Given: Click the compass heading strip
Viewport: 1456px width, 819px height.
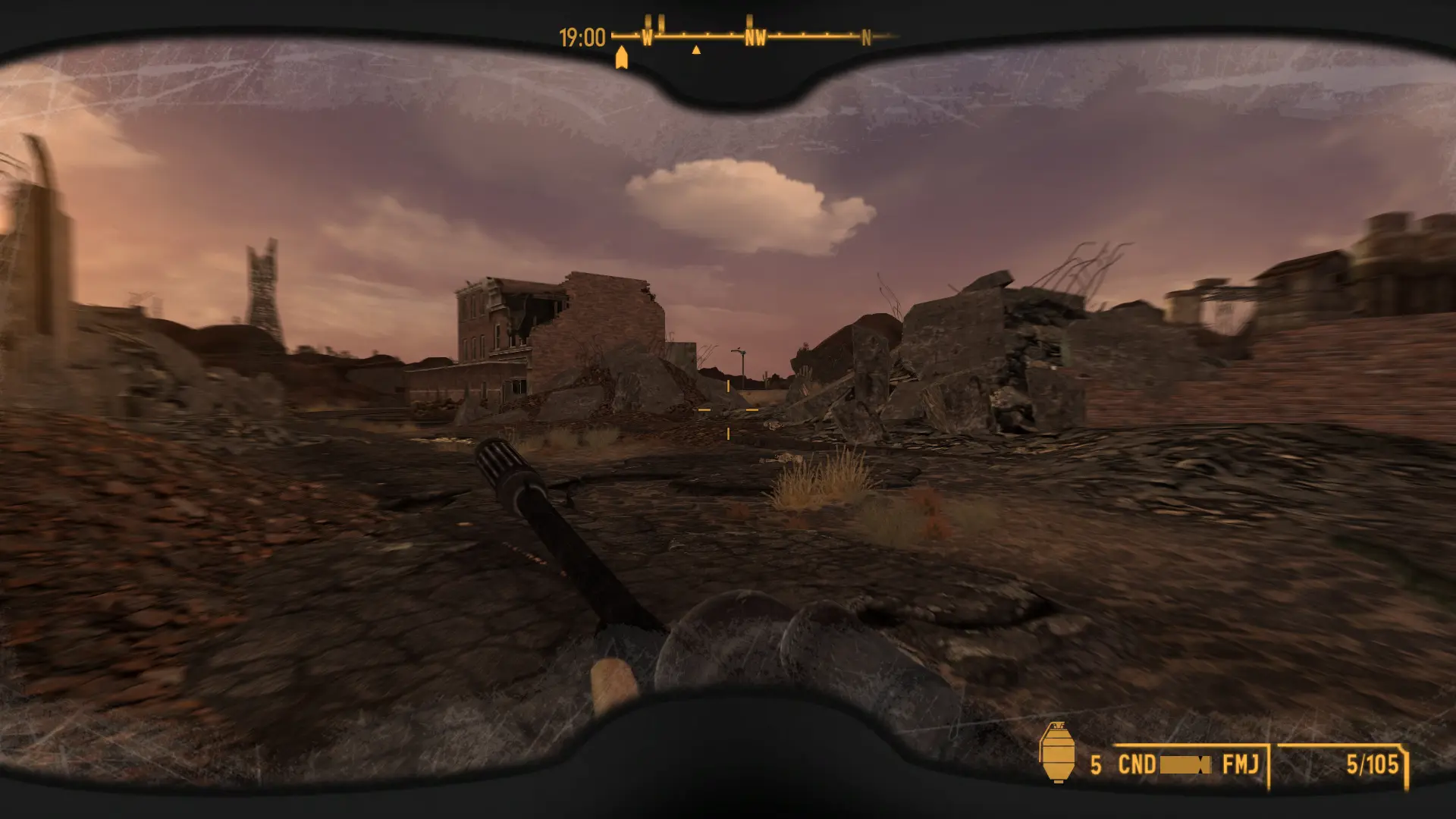Looking at the screenshot, I should [x=754, y=36].
